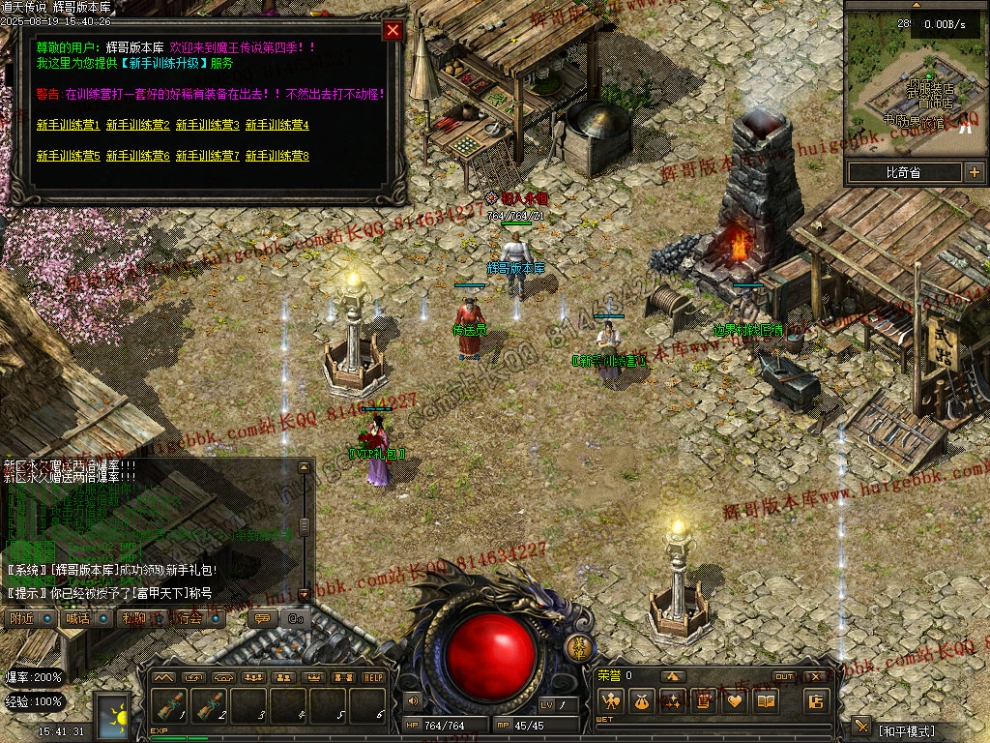Click the plus button beside 比奇省
The width and height of the screenshot is (990, 743).
(974, 172)
